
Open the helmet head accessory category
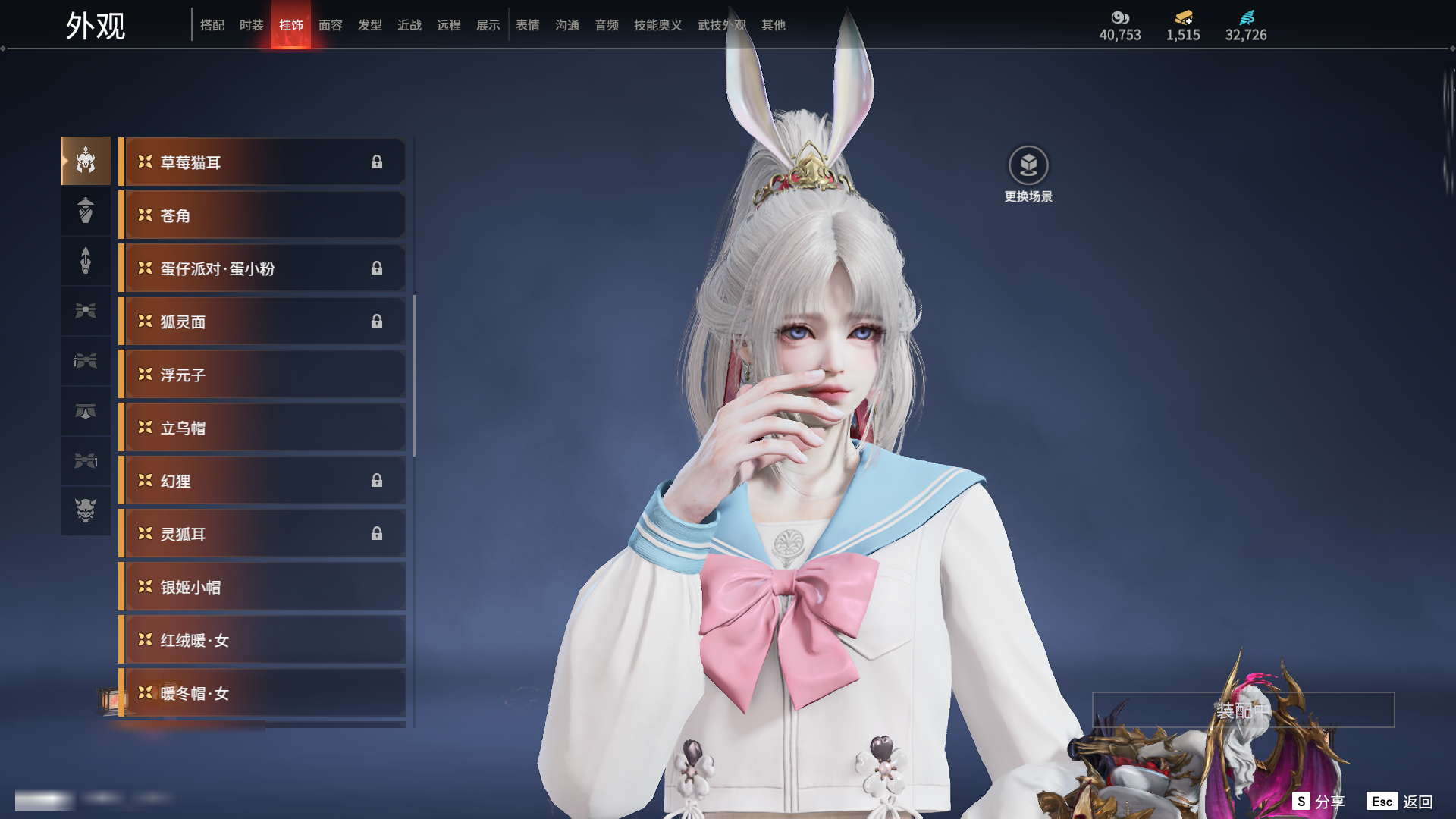(86, 161)
